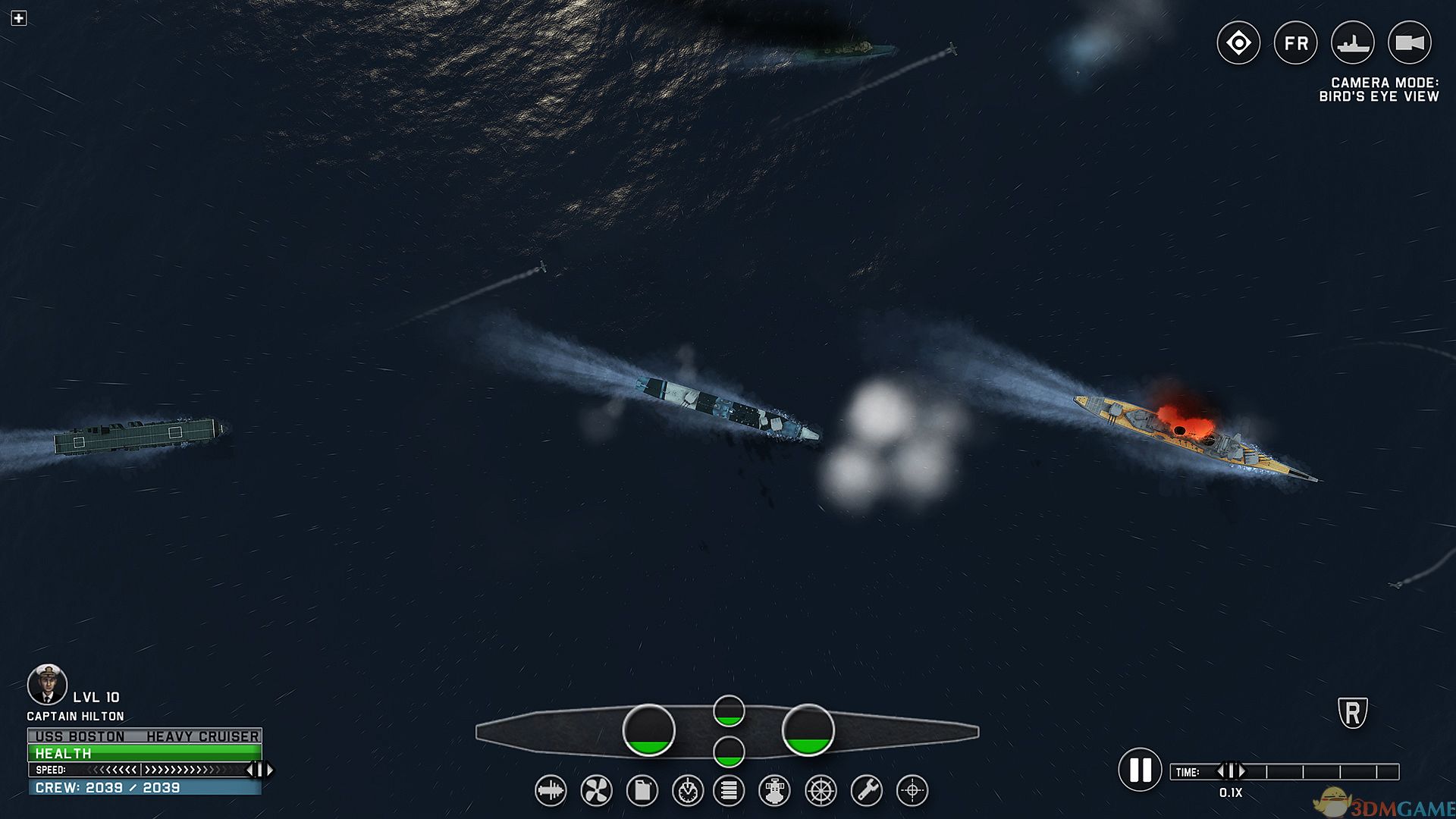
Task: Expand the plus icon in the corner
Action: [x=19, y=18]
